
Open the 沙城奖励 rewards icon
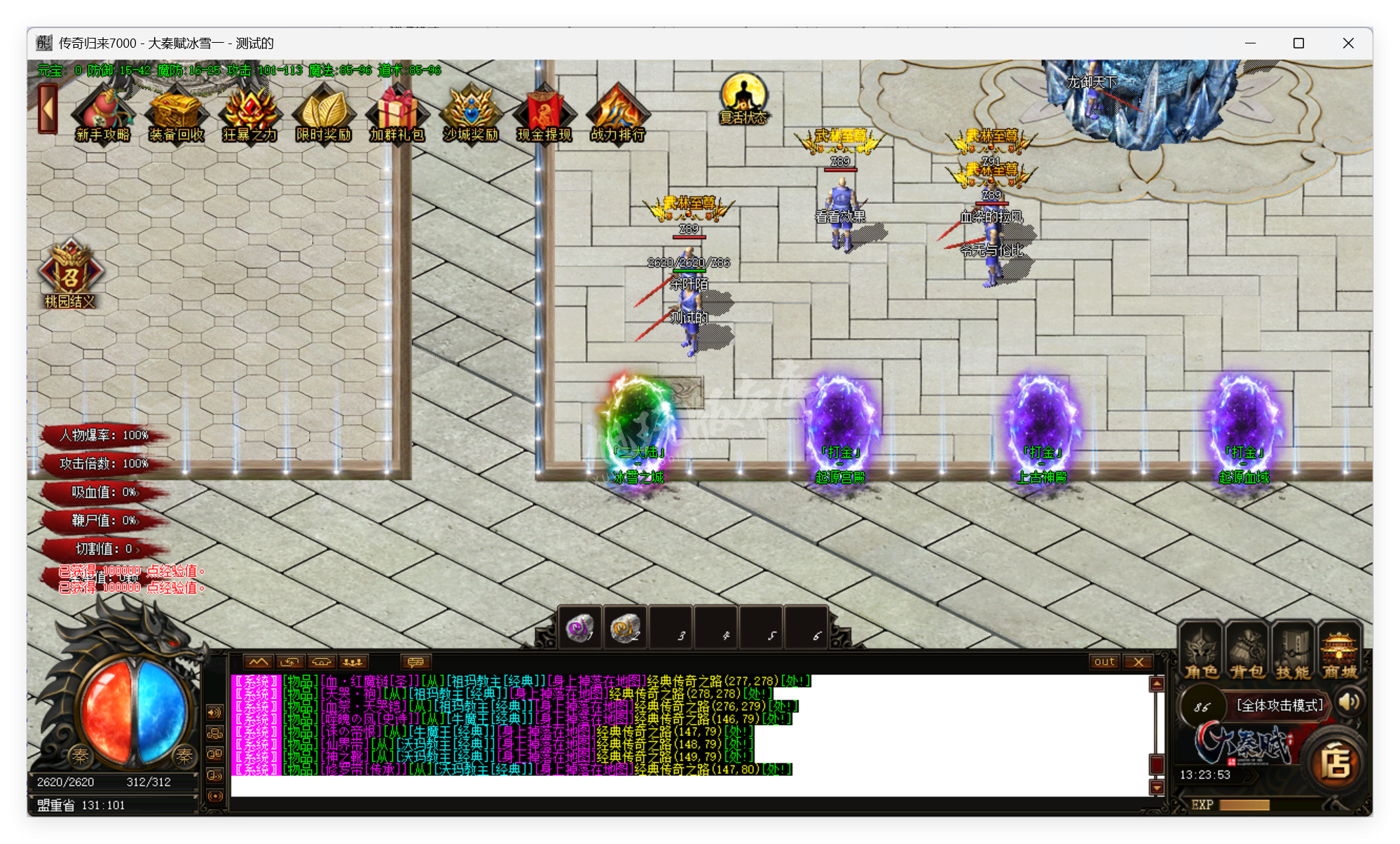470,112
